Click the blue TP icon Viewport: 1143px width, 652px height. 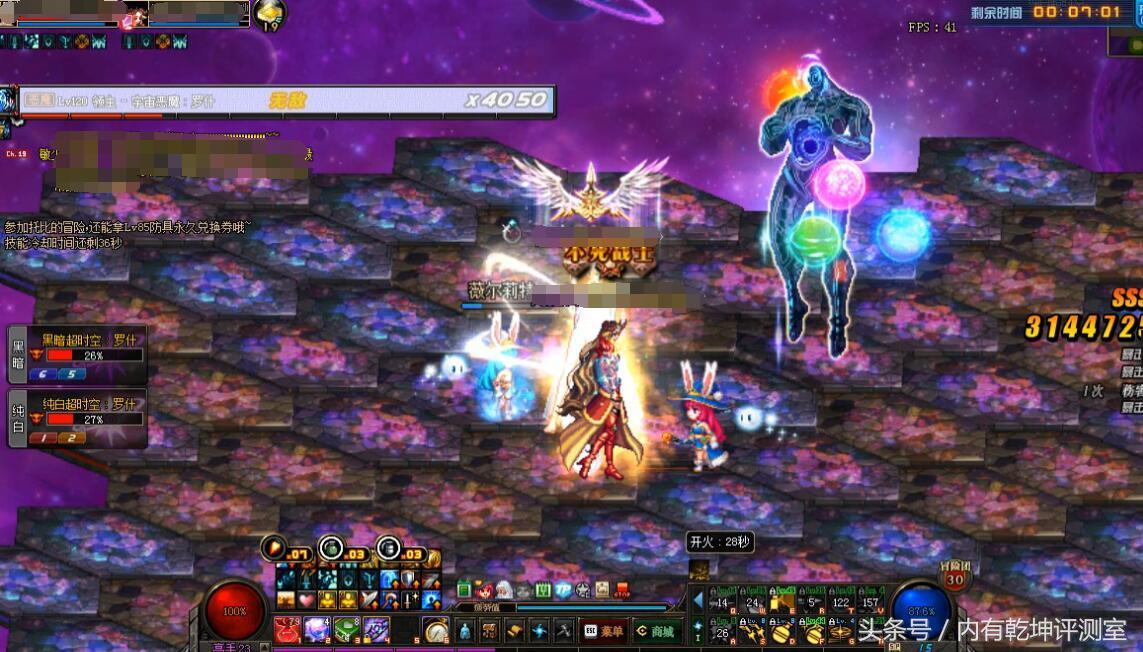563,590
